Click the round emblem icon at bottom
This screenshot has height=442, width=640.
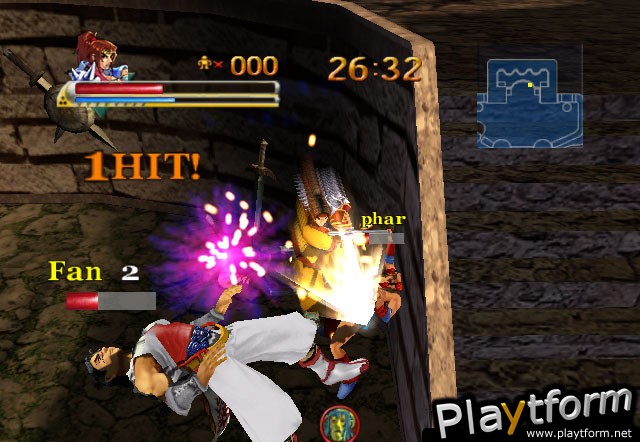(338, 424)
